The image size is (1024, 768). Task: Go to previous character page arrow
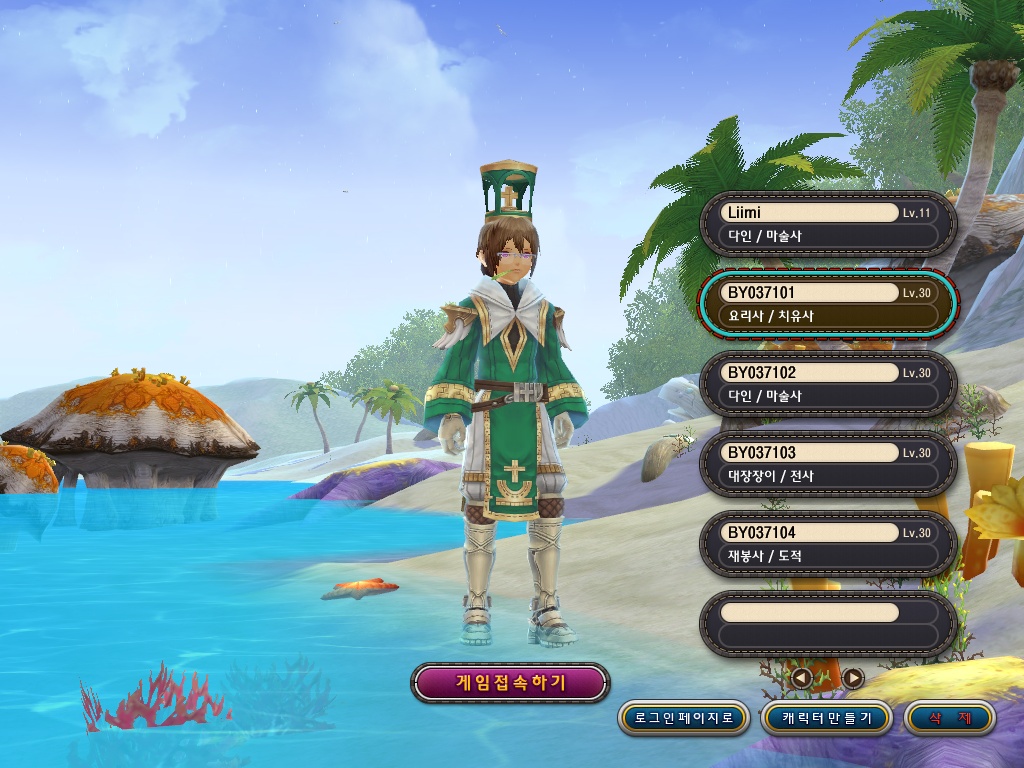802,678
